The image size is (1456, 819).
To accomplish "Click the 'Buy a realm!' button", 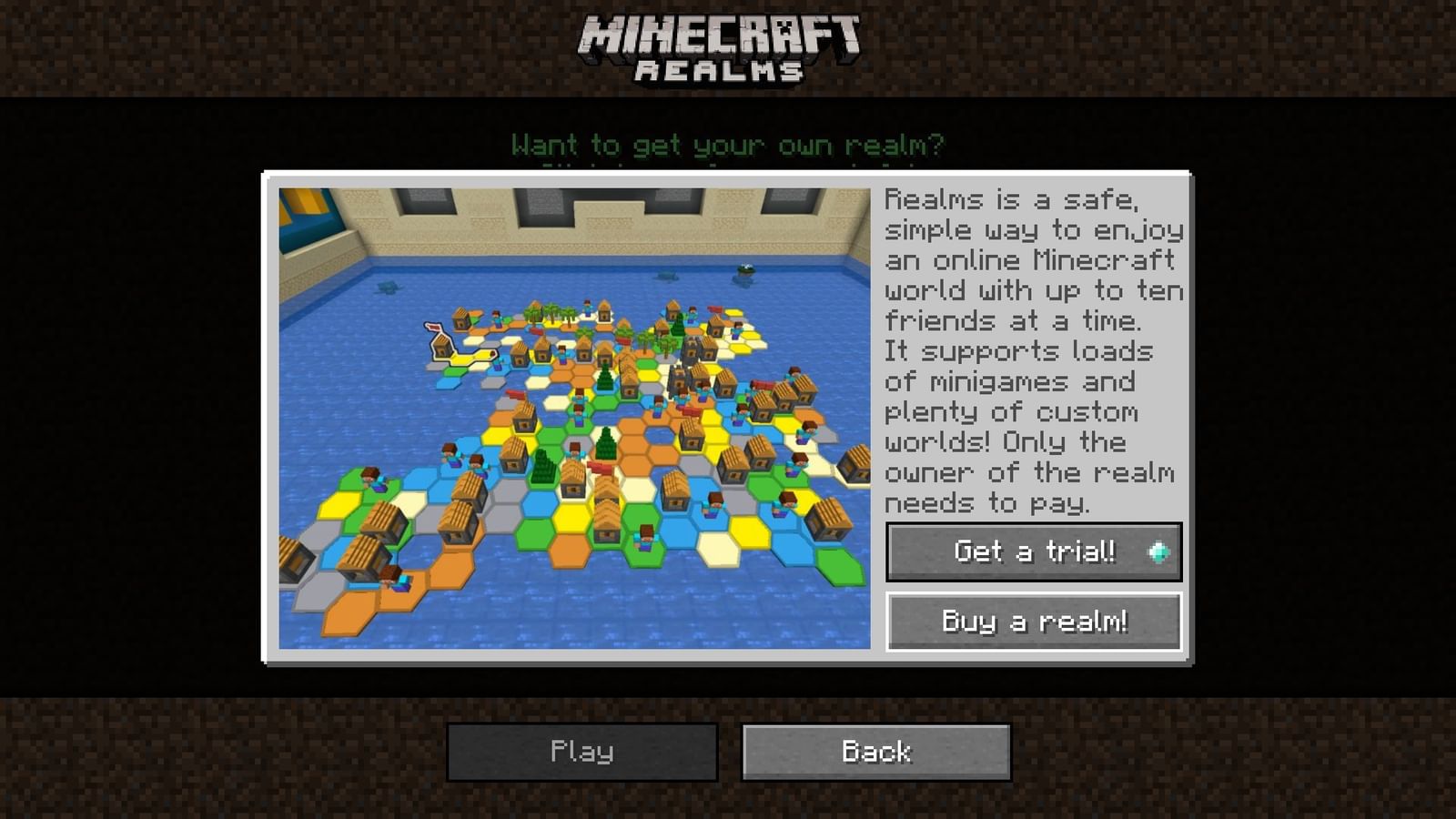I will (1033, 622).
